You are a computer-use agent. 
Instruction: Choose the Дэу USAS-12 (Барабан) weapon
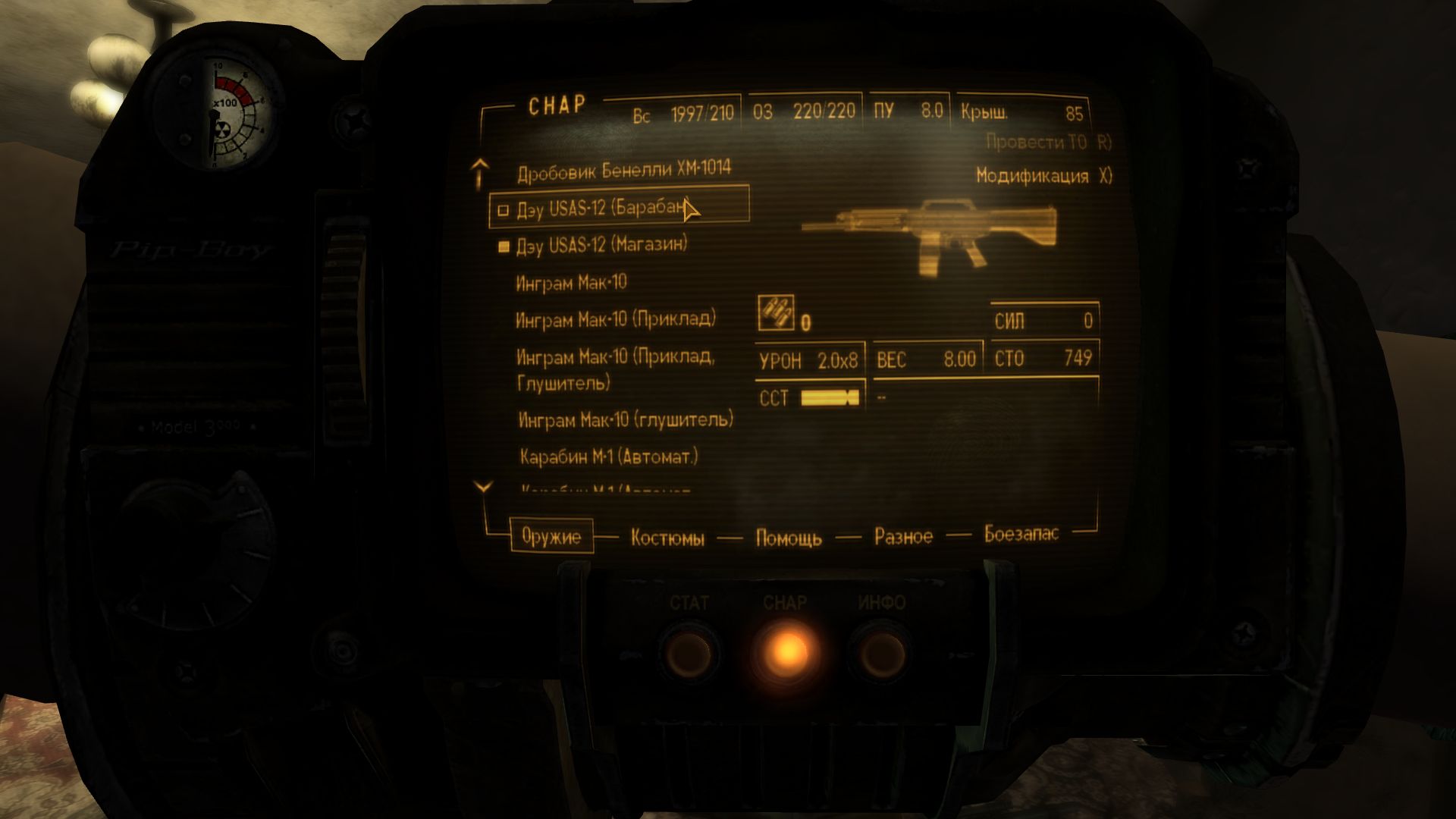coord(603,208)
